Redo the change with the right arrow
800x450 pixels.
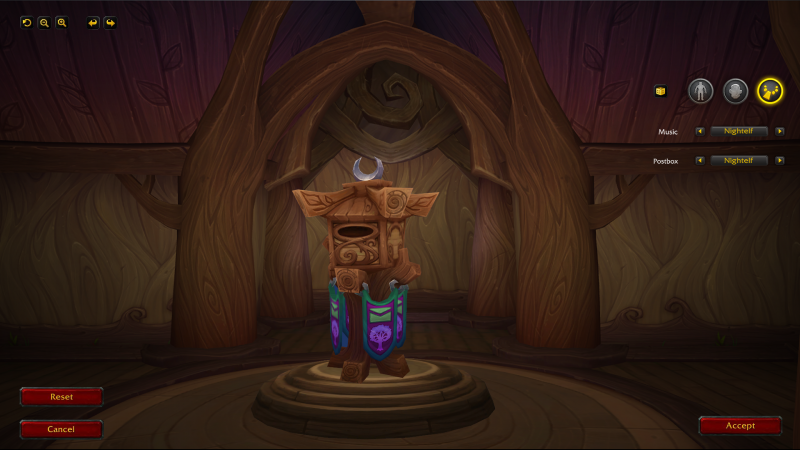pos(110,22)
